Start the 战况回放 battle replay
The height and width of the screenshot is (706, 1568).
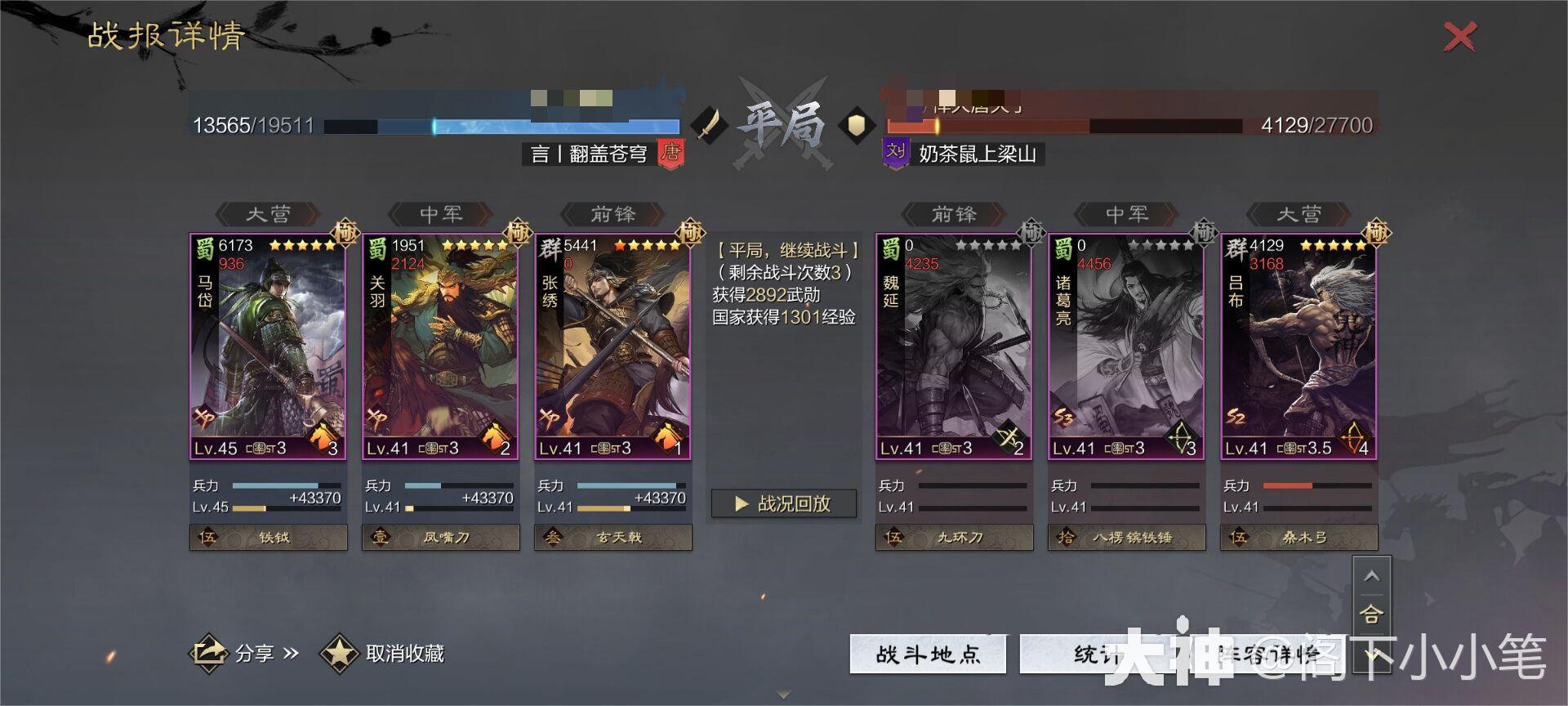(782, 503)
